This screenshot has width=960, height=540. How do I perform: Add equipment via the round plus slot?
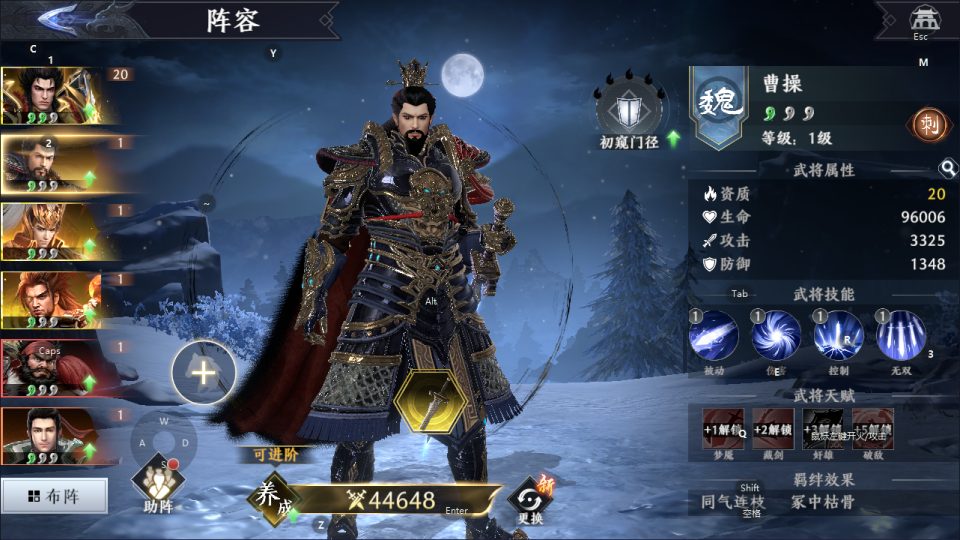tap(203, 373)
